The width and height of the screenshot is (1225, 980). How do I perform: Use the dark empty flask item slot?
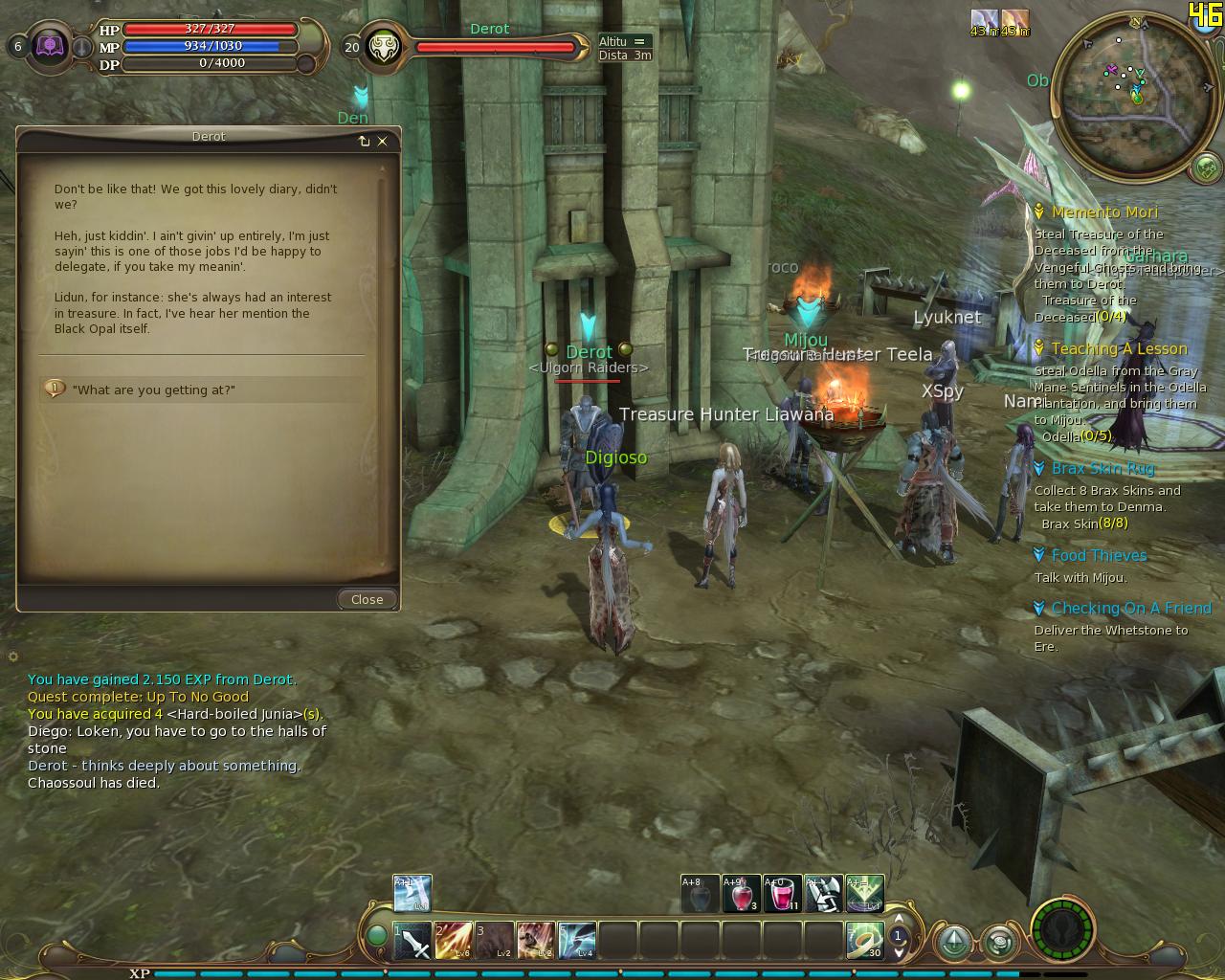pyautogui.click(x=700, y=894)
